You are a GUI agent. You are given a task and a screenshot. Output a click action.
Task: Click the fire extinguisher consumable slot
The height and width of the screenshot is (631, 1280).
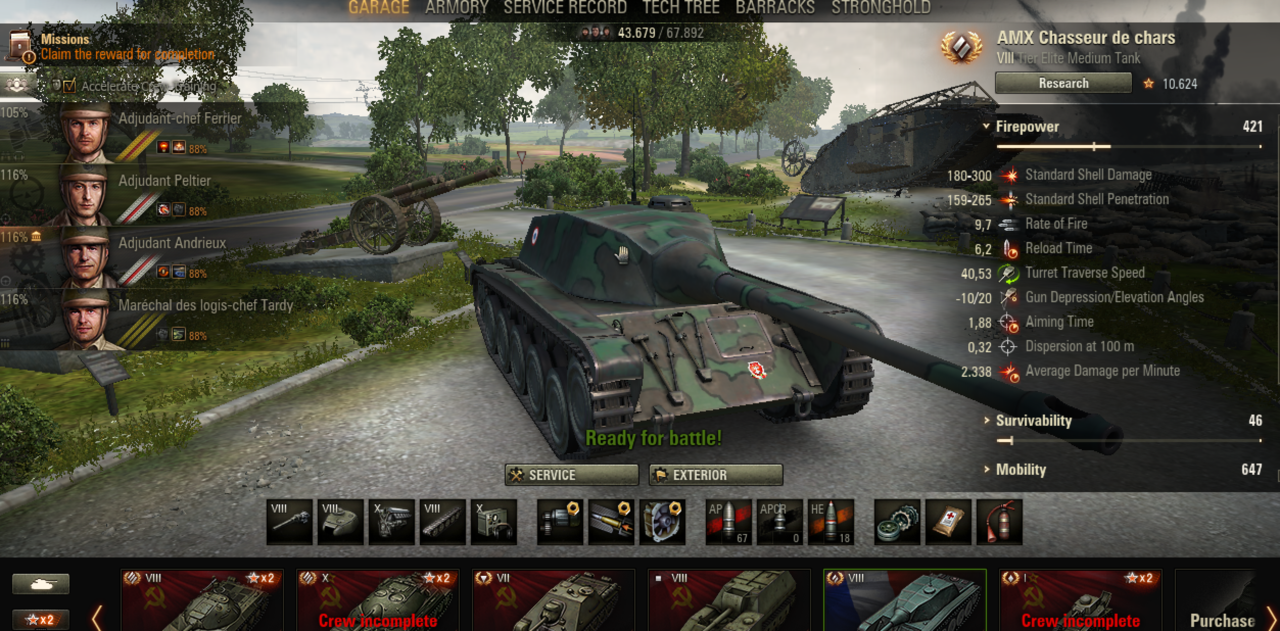point(999,522)
